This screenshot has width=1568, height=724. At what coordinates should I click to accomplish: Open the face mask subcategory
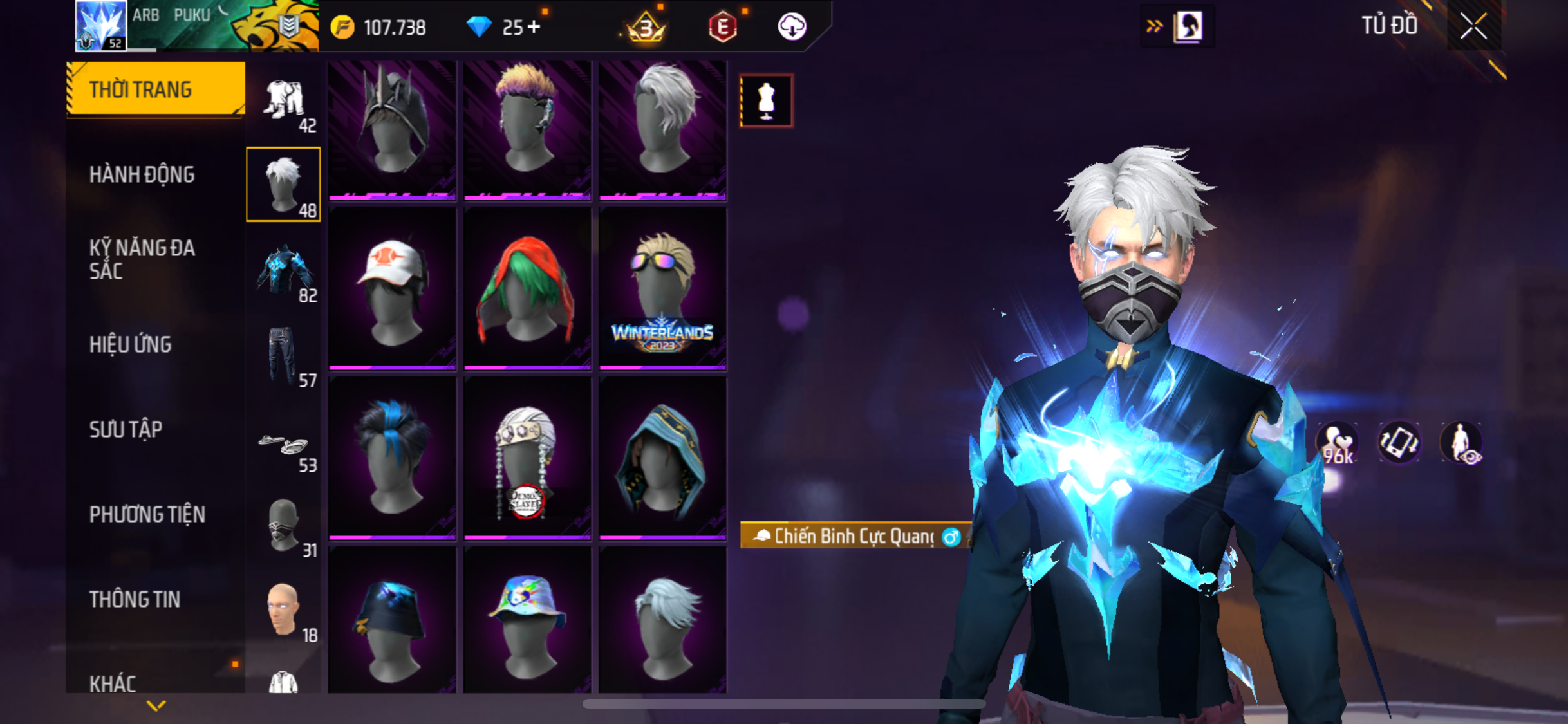click(284, 525)
